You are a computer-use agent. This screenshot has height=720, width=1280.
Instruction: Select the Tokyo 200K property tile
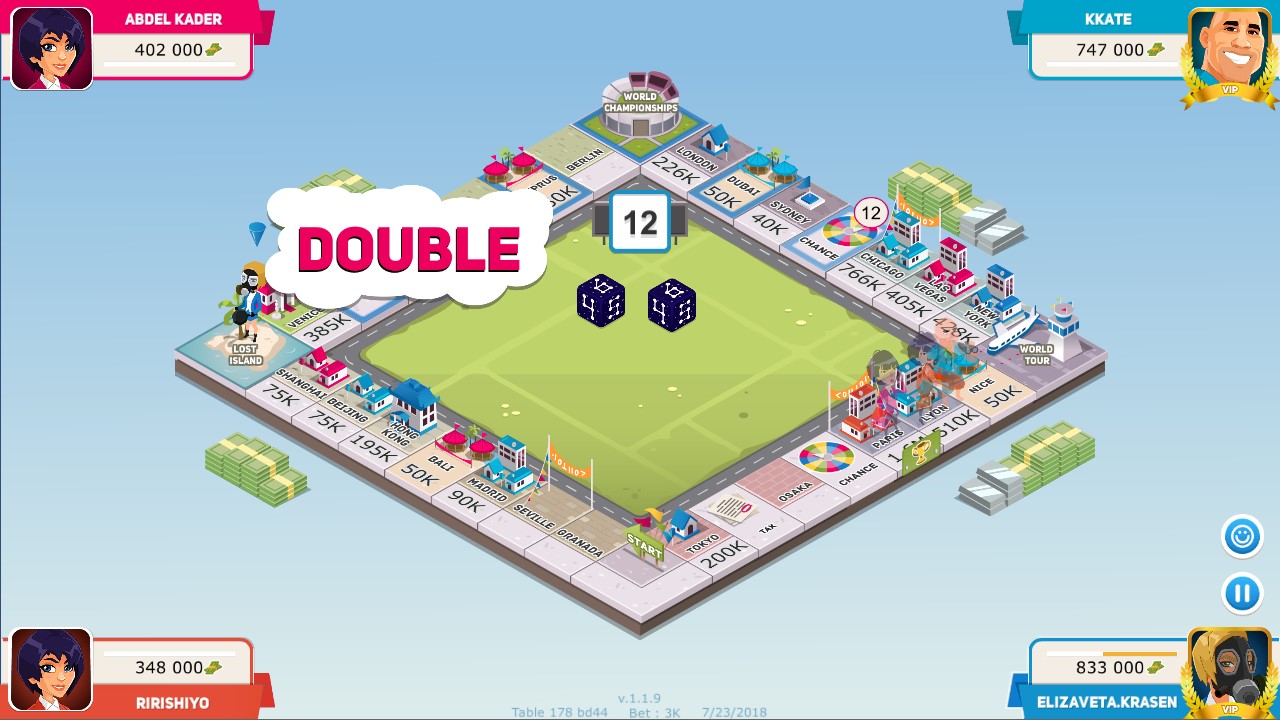[712, 543]
